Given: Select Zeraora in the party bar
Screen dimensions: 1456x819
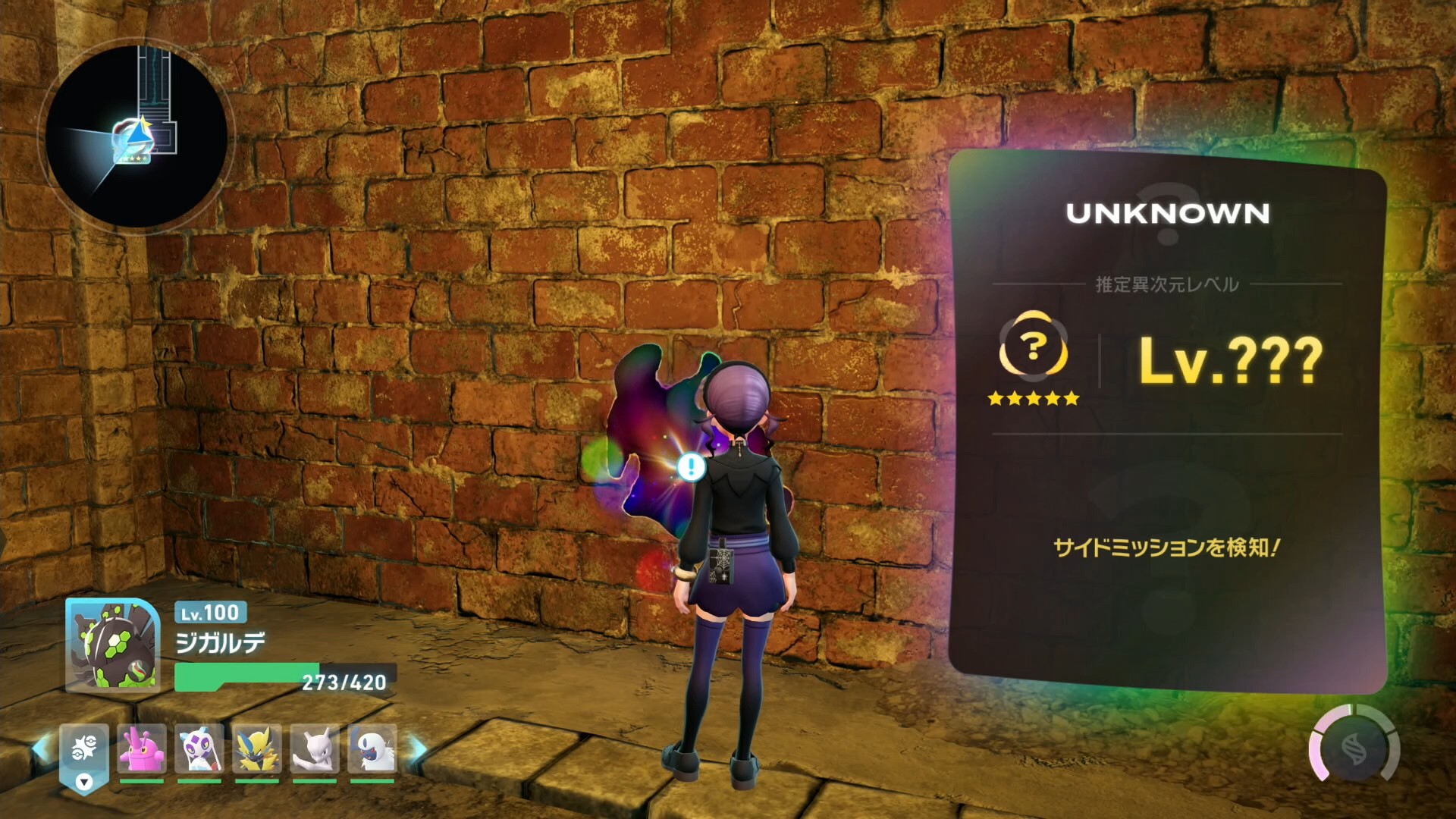Looking at the screenshot, I should coord(257,750).
